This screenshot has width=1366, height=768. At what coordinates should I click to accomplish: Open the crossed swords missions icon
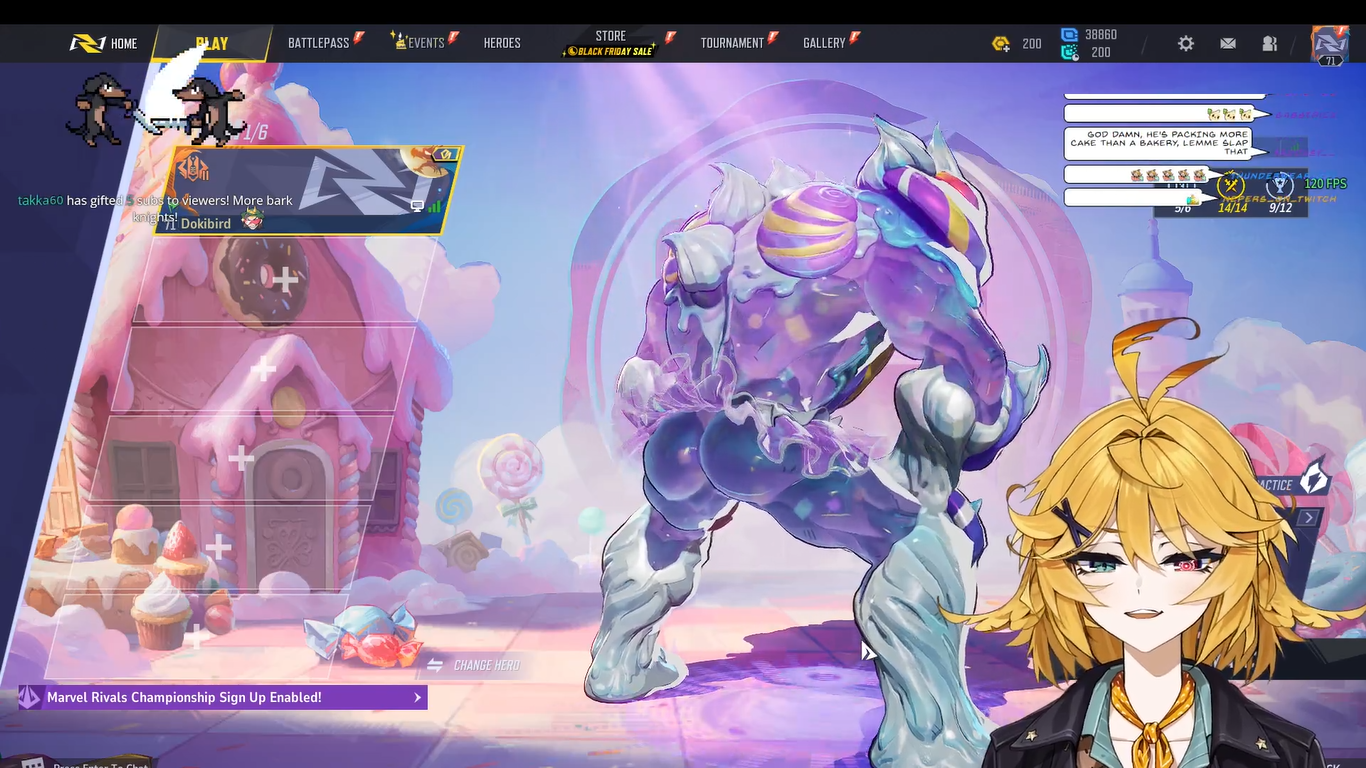click(1232, 186)
